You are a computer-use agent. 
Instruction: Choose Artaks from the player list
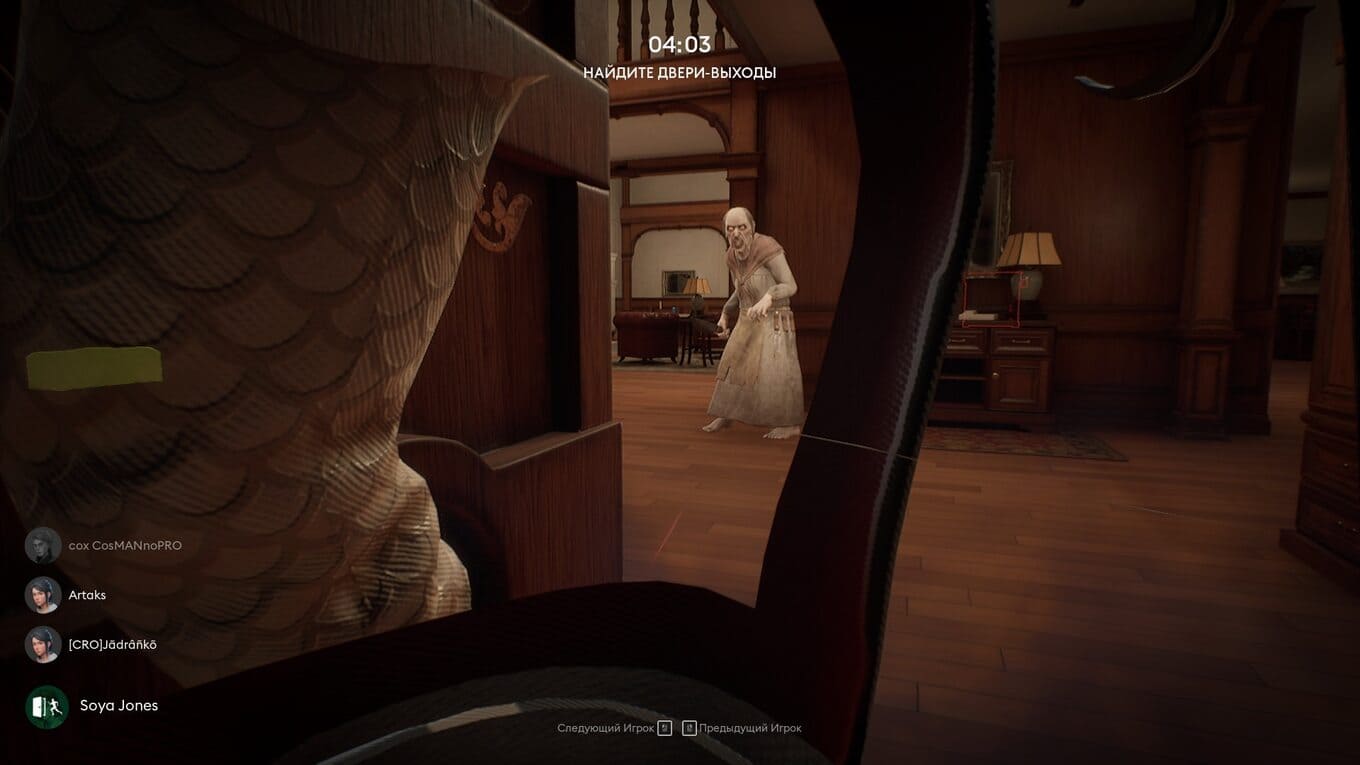86,595
